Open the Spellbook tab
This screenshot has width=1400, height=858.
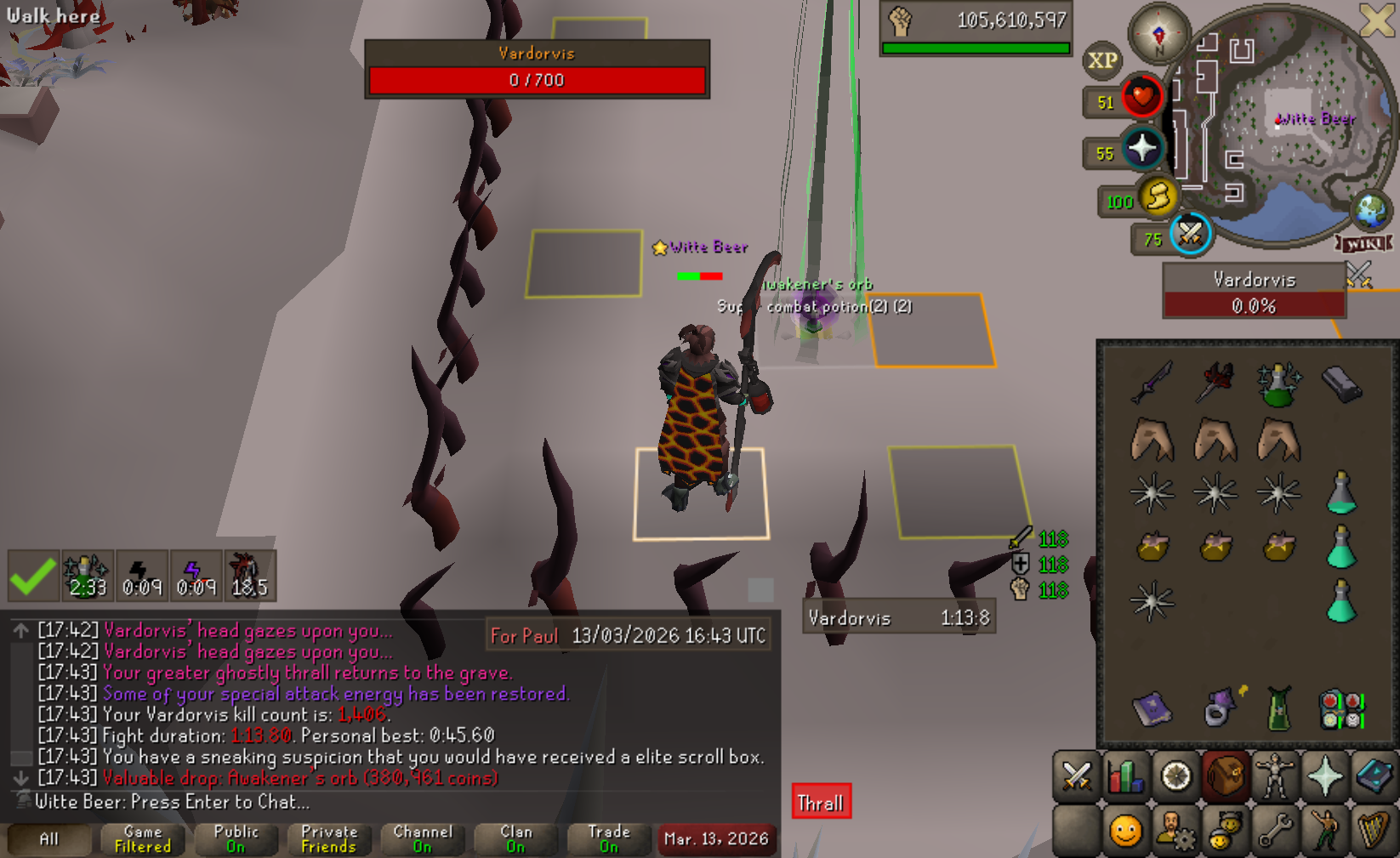(x=1374, y=776)
